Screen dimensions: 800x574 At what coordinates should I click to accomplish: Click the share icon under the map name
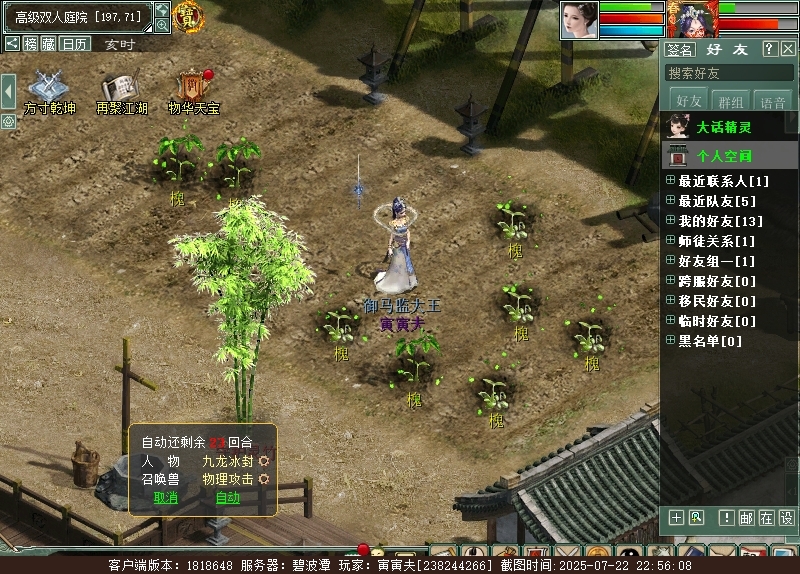pos(12,43)
